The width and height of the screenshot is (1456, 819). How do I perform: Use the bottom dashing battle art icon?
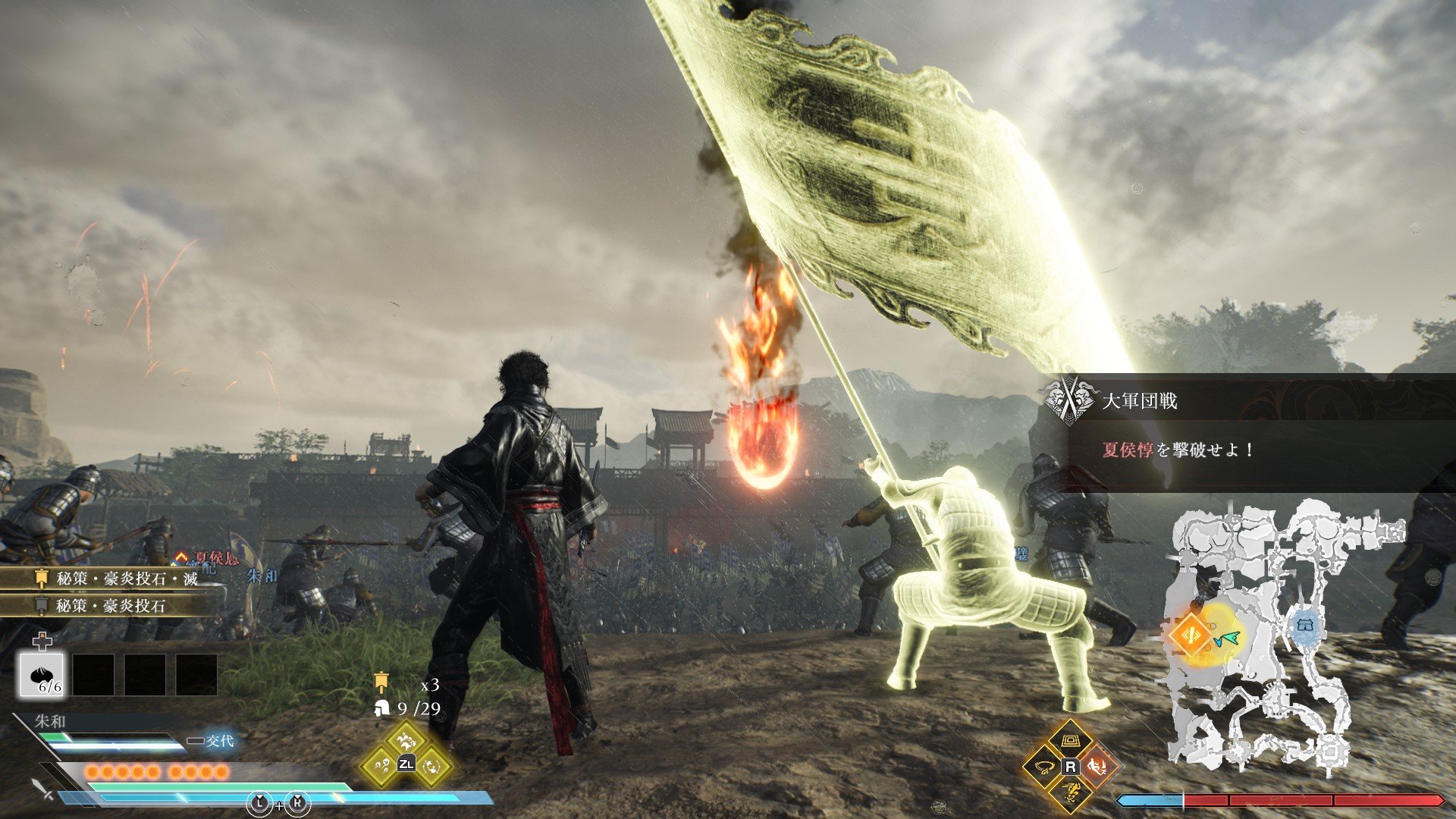tap(1070, 792)
